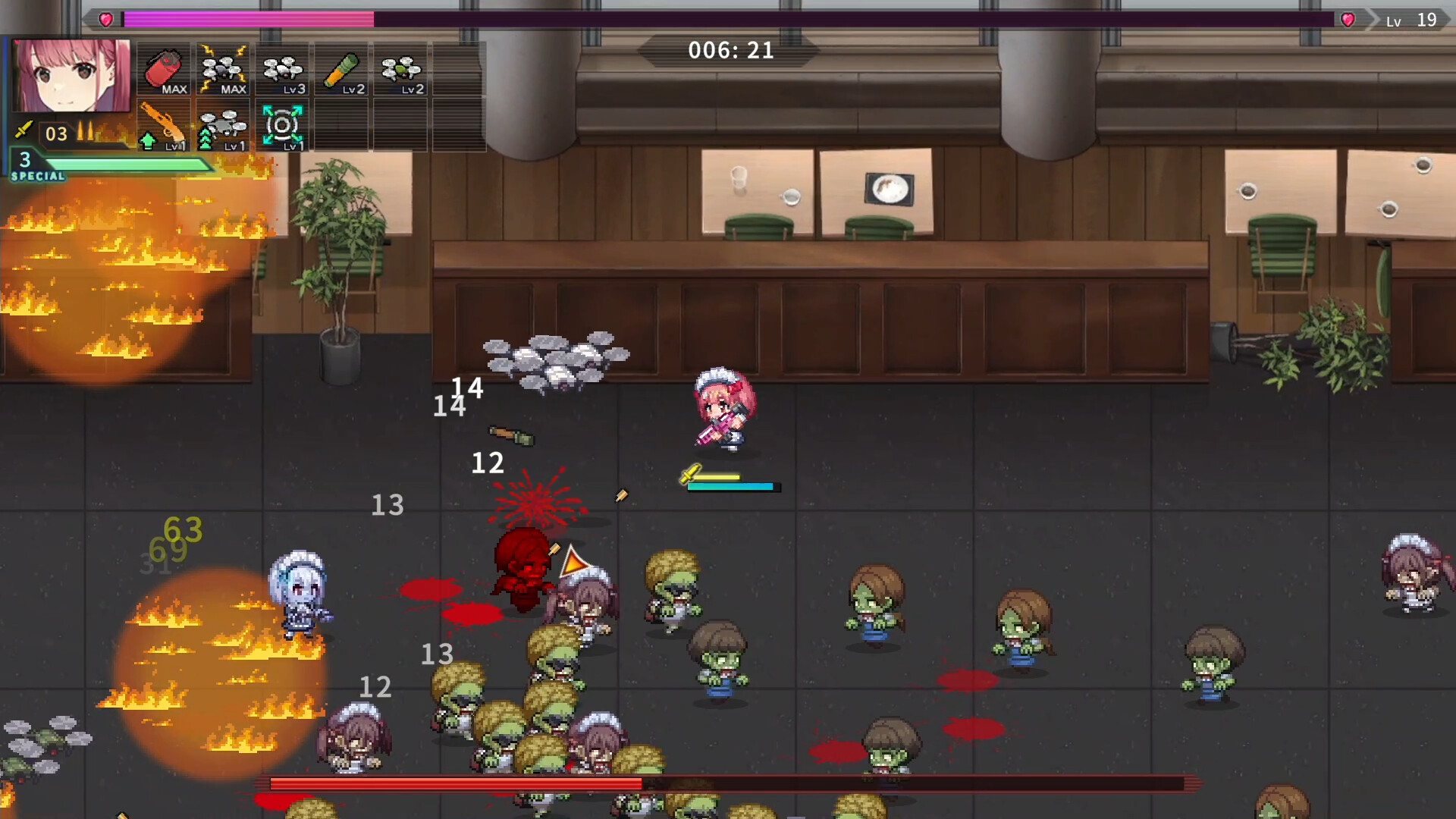Image resolution: width=1456 pixels, height=819 pixels.
Task: Select the Lv3 drone swarm skill icon
Action: 281,70
